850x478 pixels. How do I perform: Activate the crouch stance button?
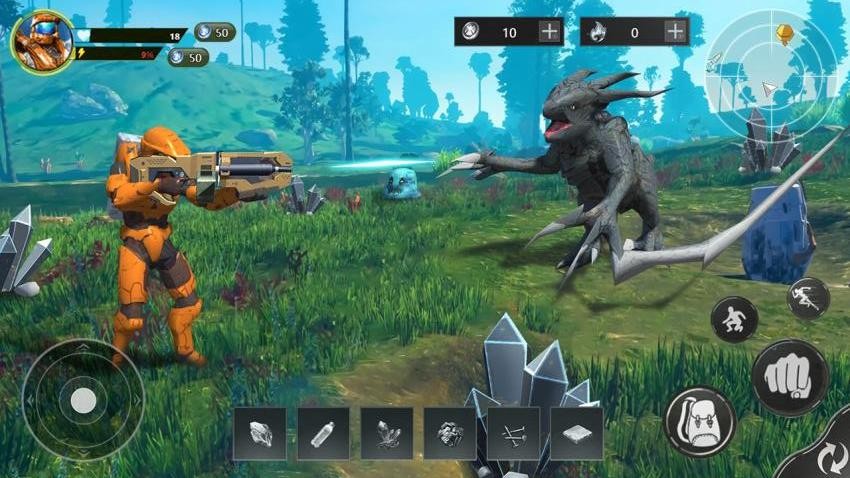pyautogui.click(x=734, y=320)
